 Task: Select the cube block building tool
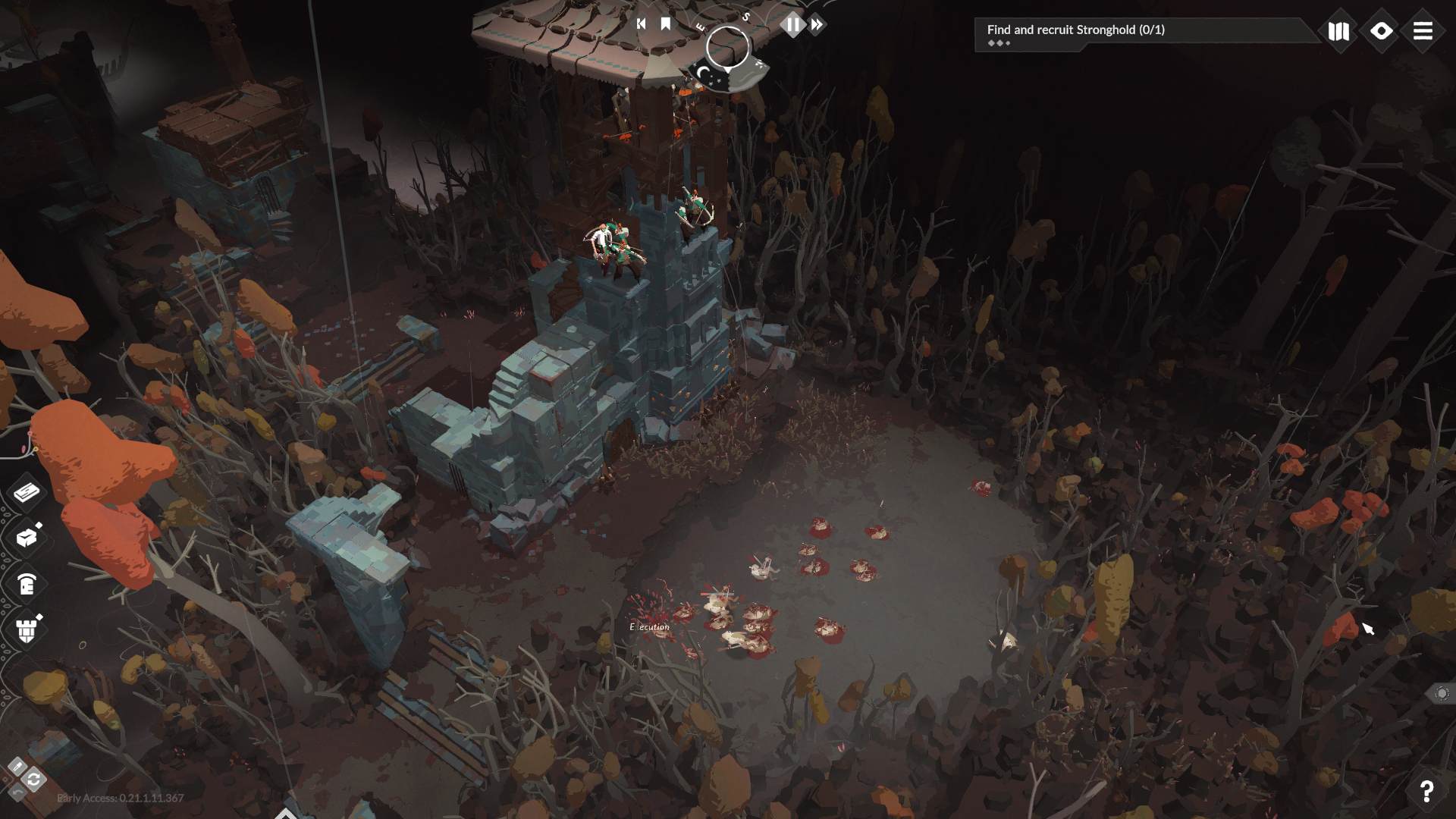click(x=27, y=538)
